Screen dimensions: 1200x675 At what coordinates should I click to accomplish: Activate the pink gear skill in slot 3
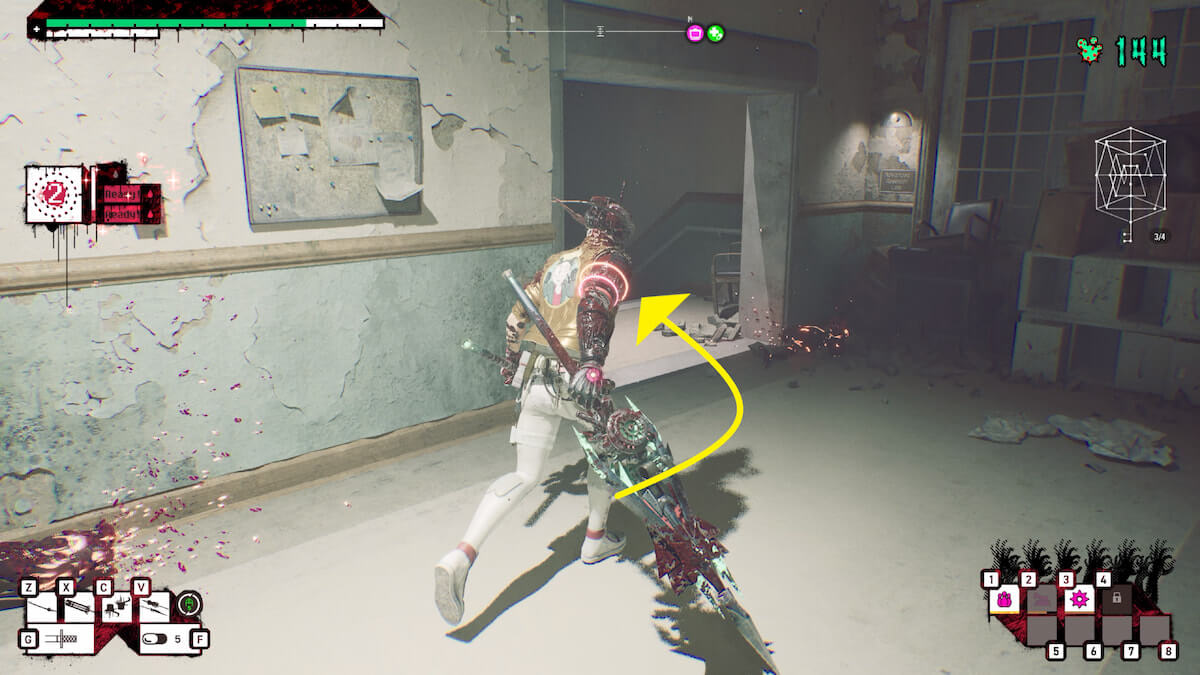click(x=1079, y=599)
